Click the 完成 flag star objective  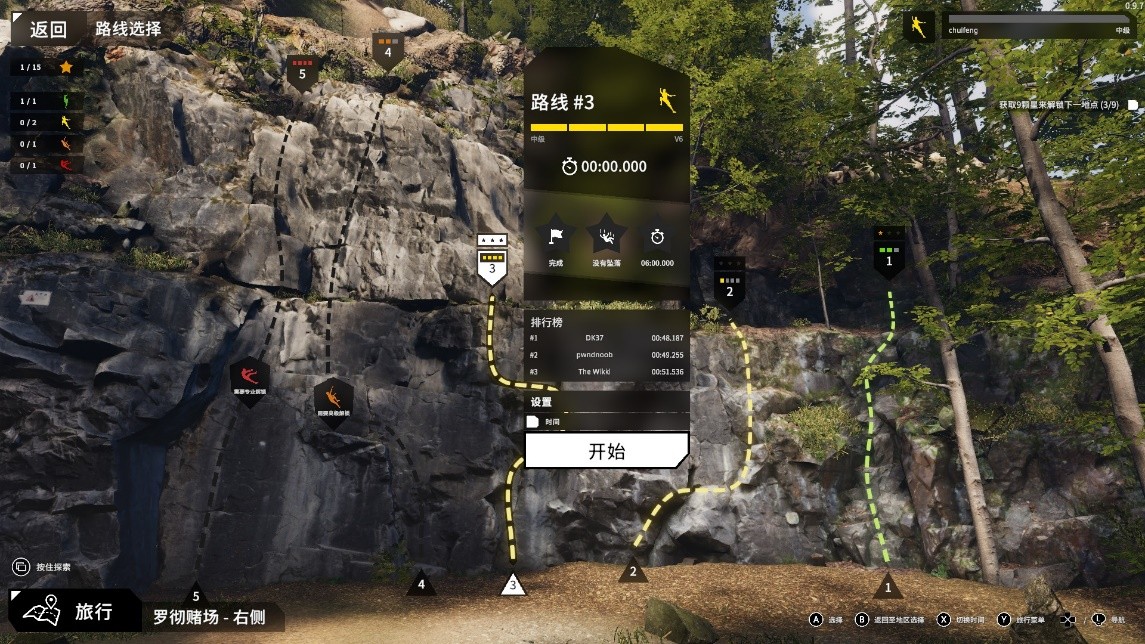(556, 238)
